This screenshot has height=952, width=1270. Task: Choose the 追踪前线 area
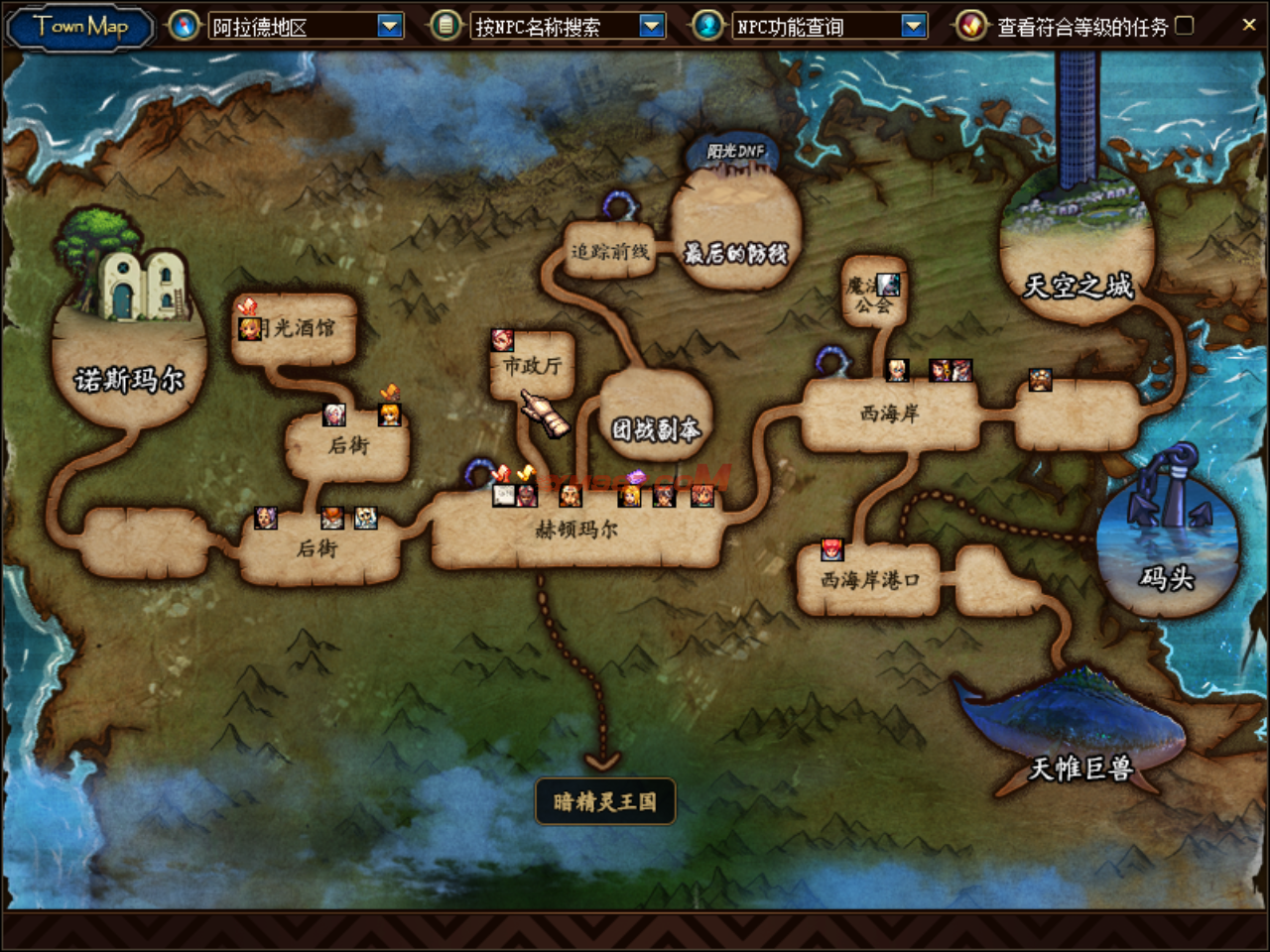609,252
